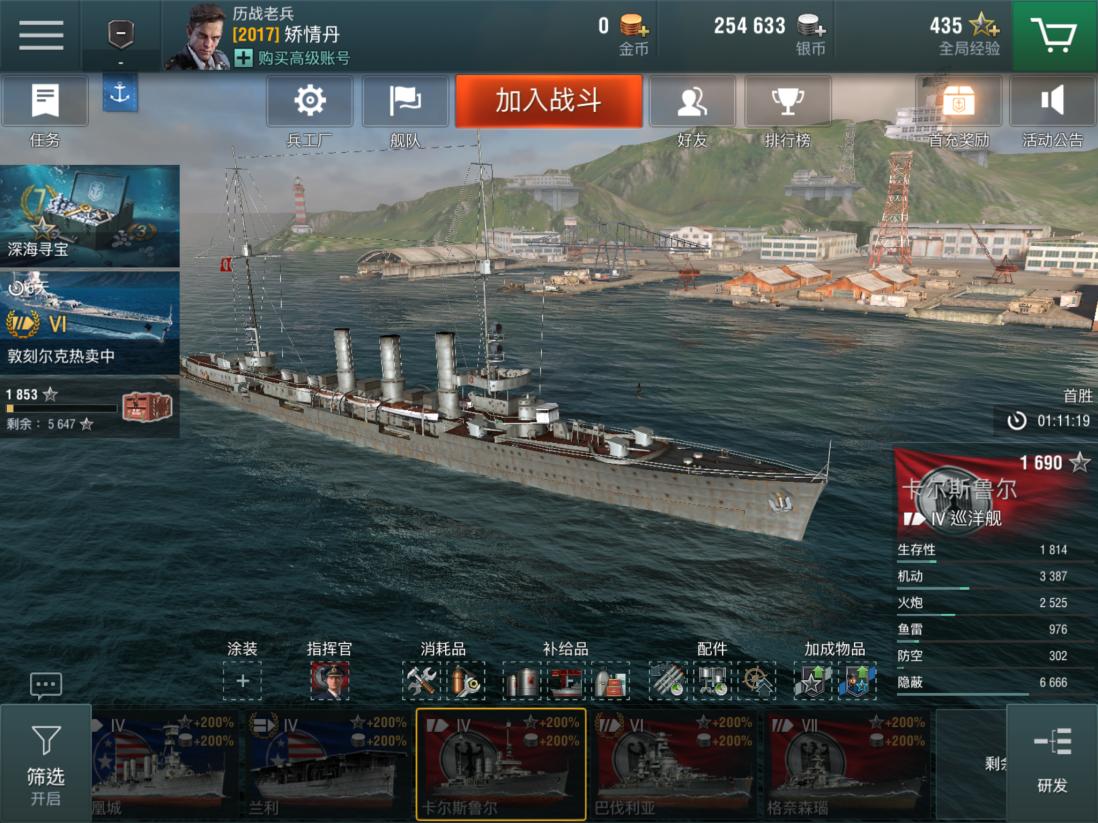Open the 舰队 fleet screen
The width and height of the screenshot is (1098, 823).
point(405,108)
